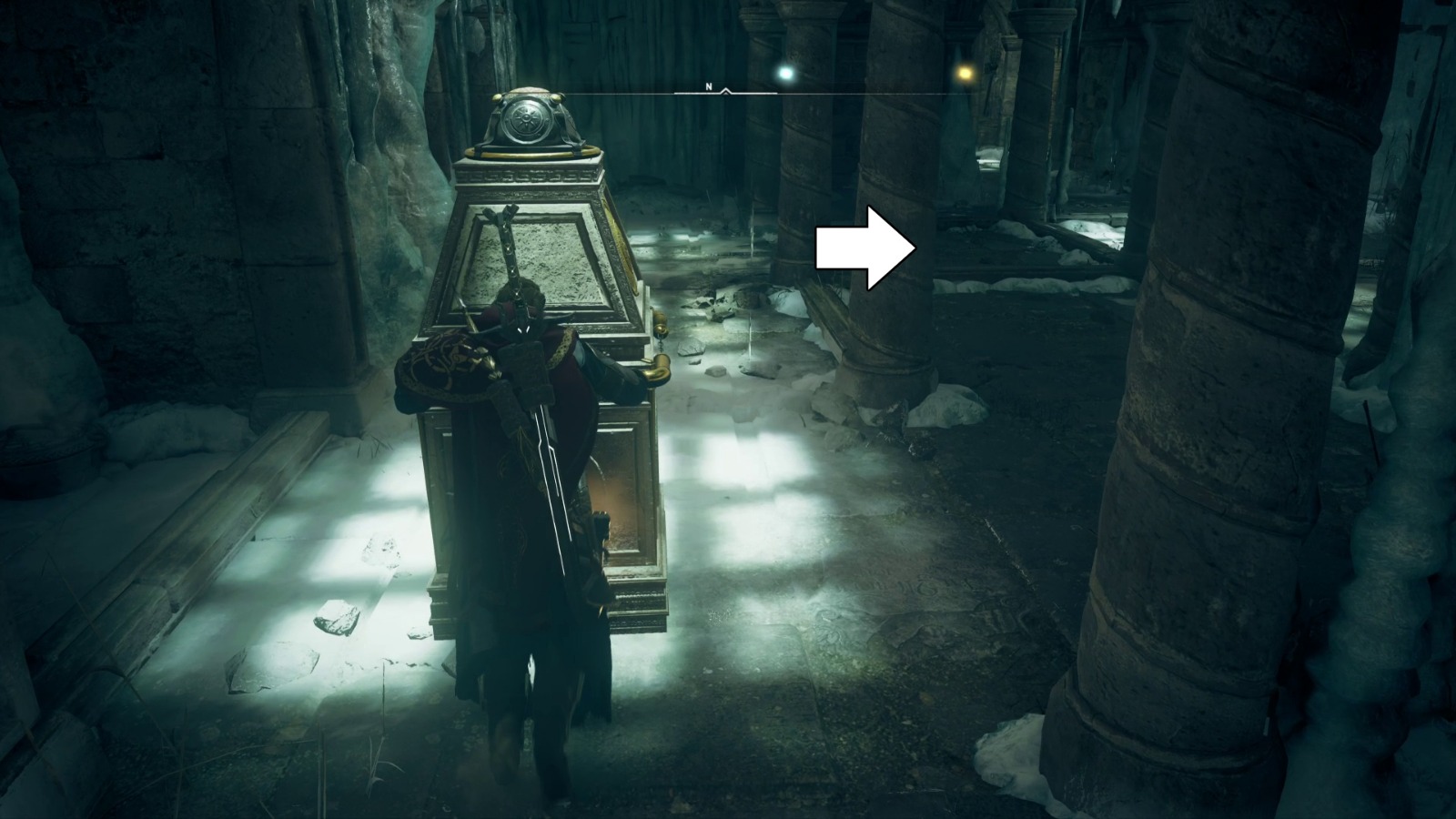
Task: Click the peaked marker on the compass line
Action: (x=723, y=90)
